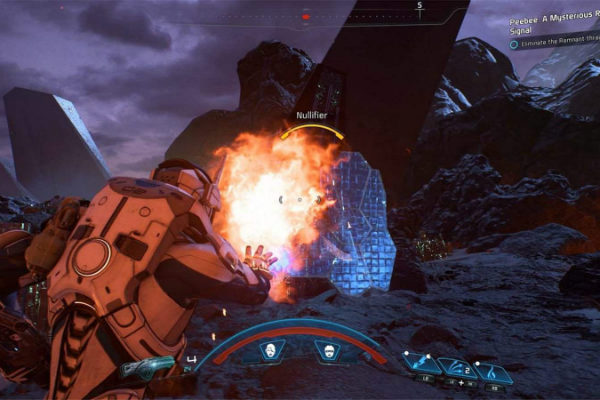Click the Eliminate the Remnant objective line
Screen dimensions: 600x400
coord(556,43)
